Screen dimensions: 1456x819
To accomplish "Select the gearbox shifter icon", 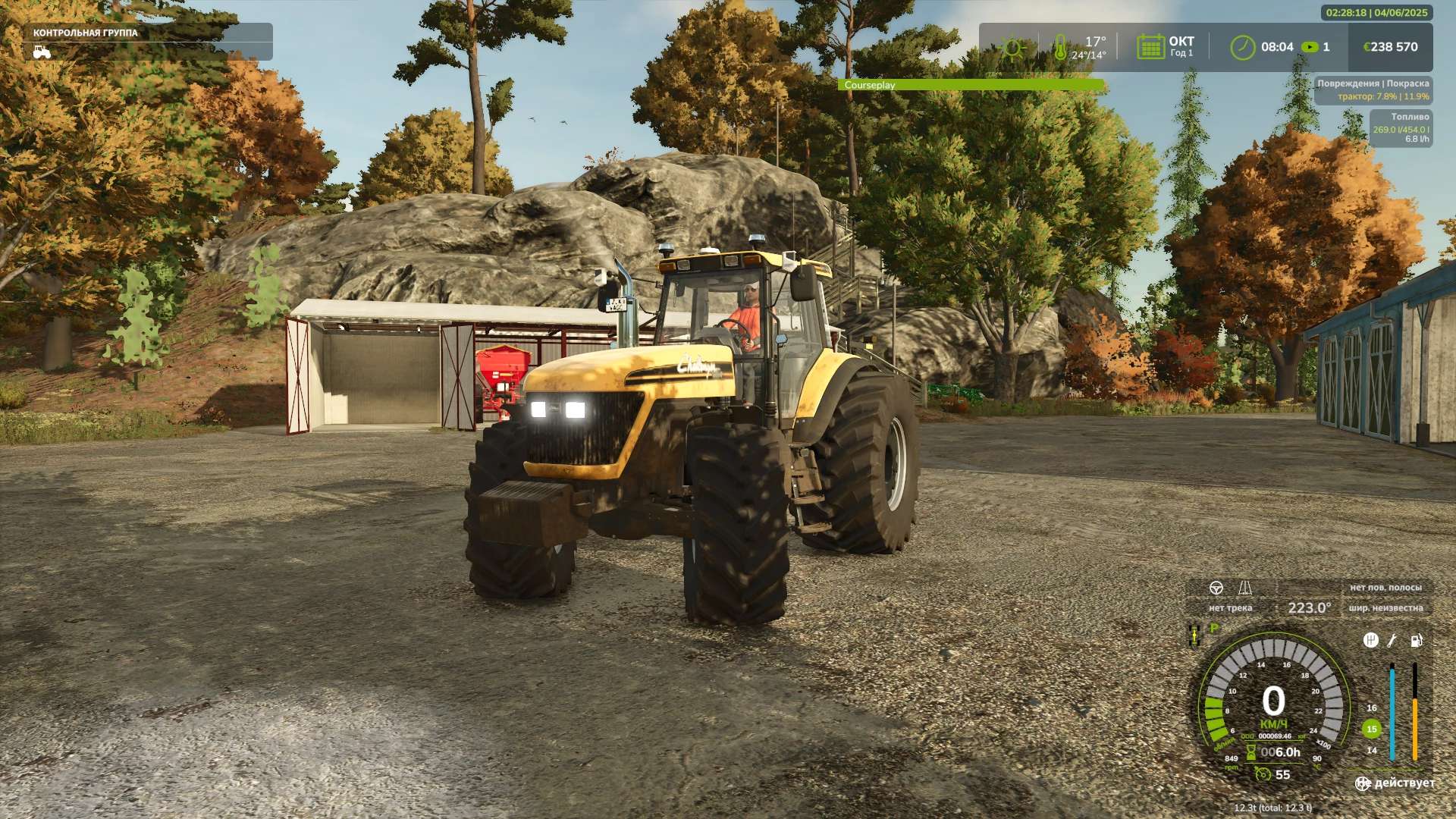I will pos(1370,641).
